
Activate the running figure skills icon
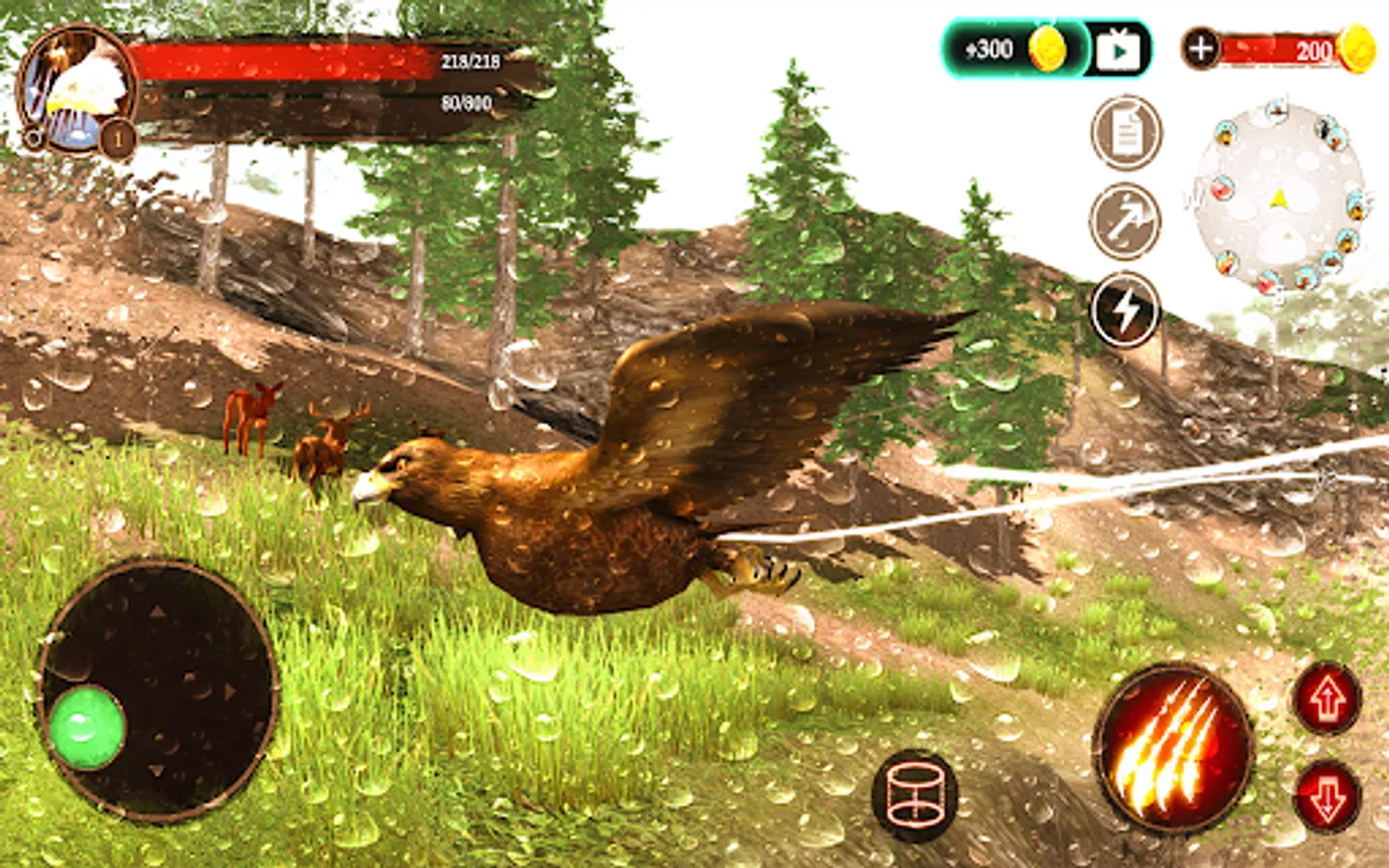[1126, 222]
